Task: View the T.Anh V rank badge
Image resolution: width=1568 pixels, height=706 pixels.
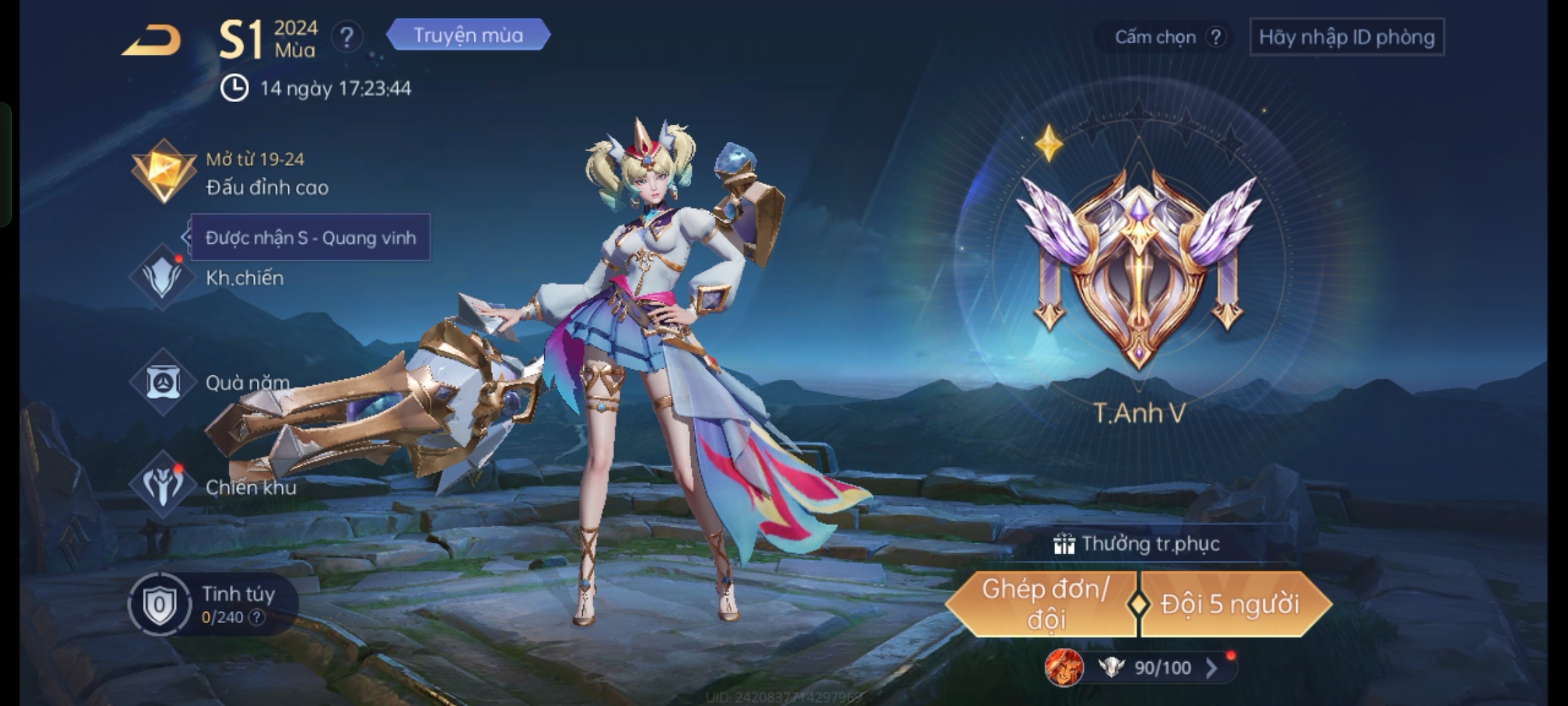Action: [1139, 268]
